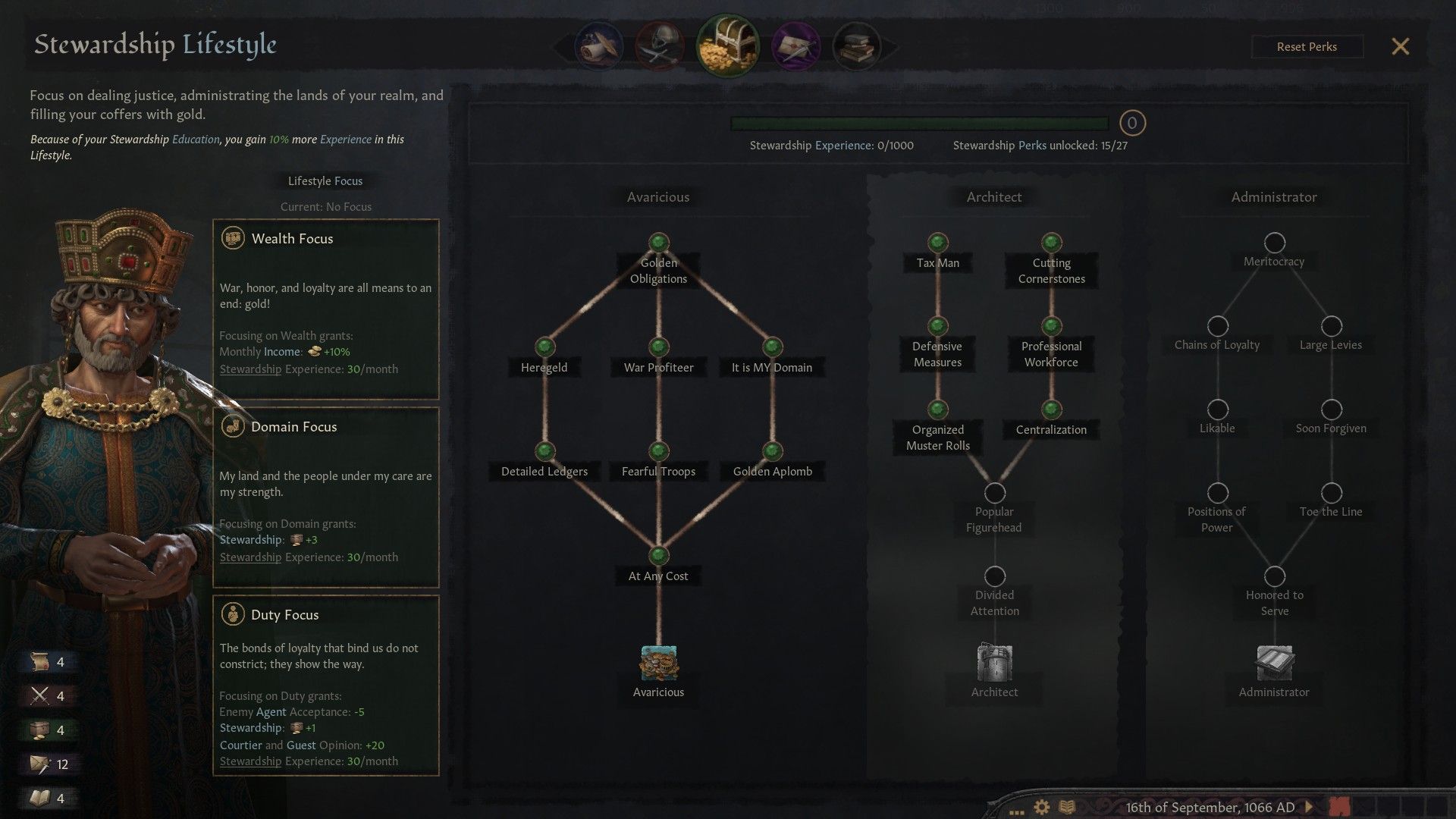Advance time with the date play arrow
The image size is (1456, 819).
(1309, 808)
